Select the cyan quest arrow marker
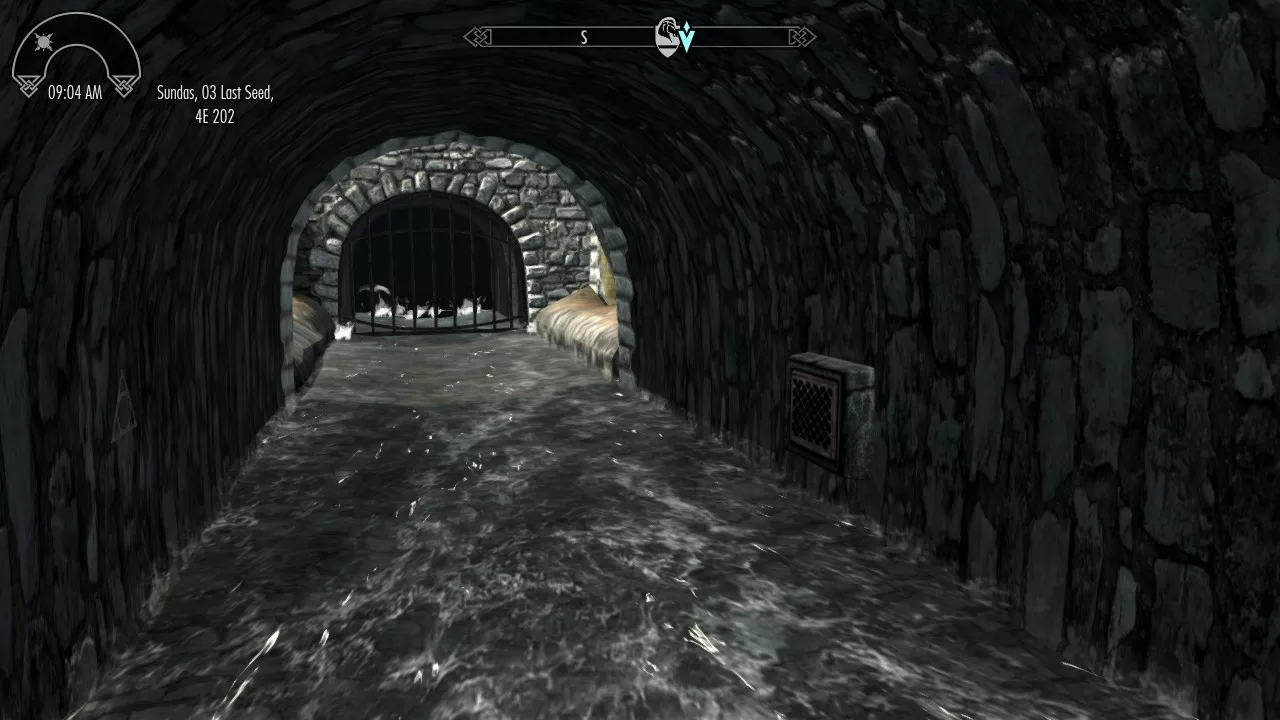 point(687,39)
